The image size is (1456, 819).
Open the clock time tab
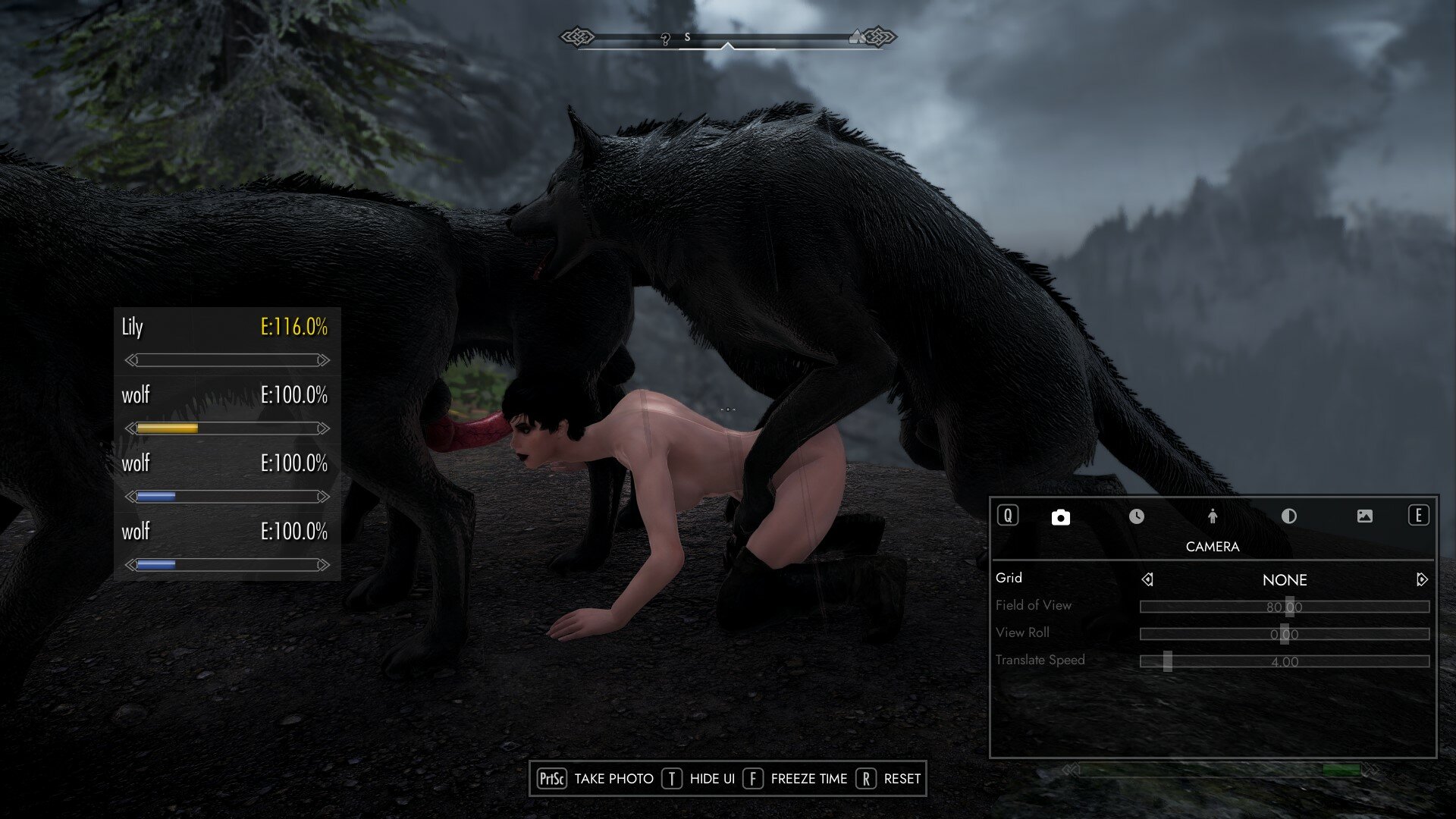(x=1136, y=516)
